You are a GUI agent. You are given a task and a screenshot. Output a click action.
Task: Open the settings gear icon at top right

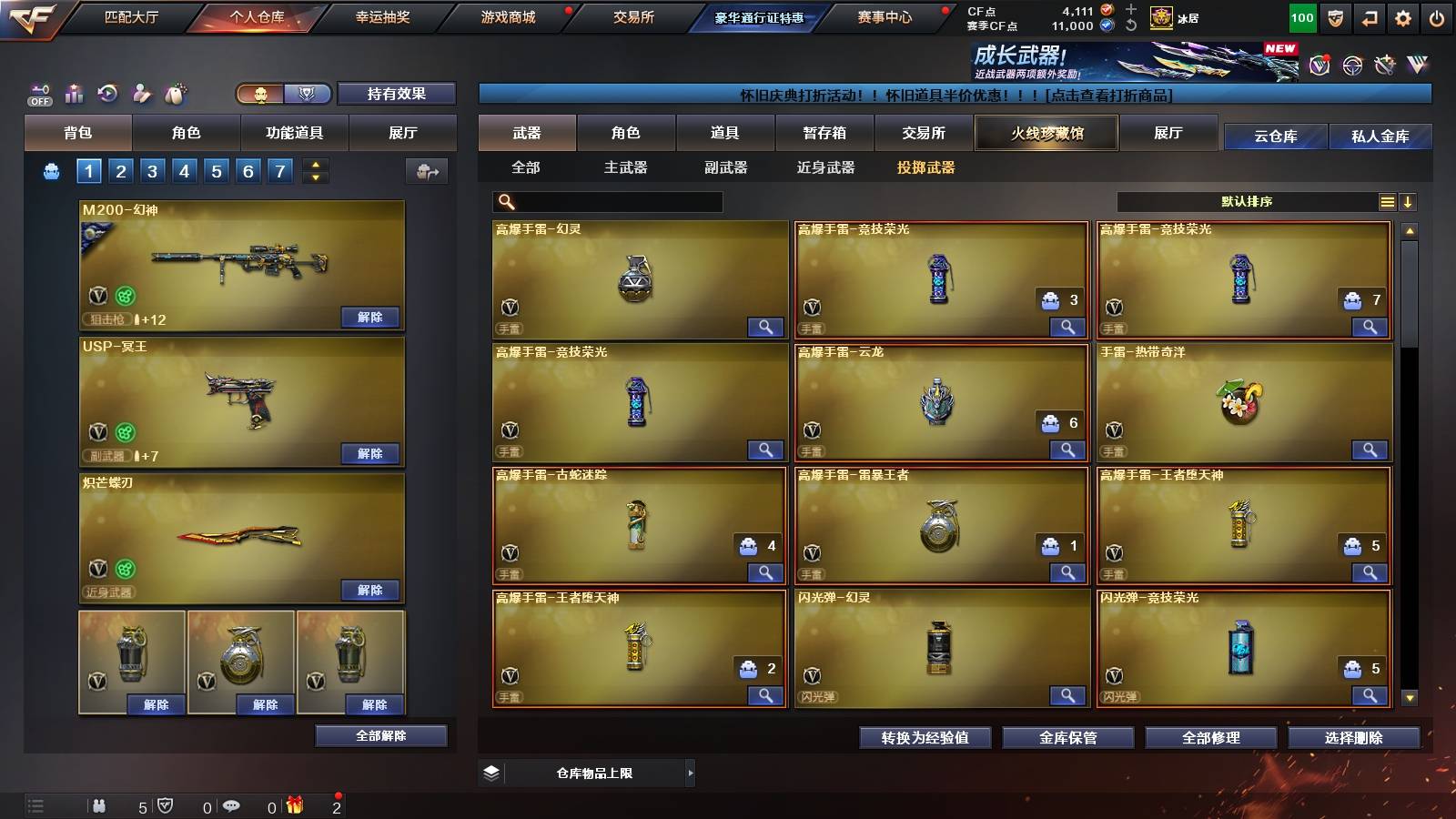(x=1401, y=16)
